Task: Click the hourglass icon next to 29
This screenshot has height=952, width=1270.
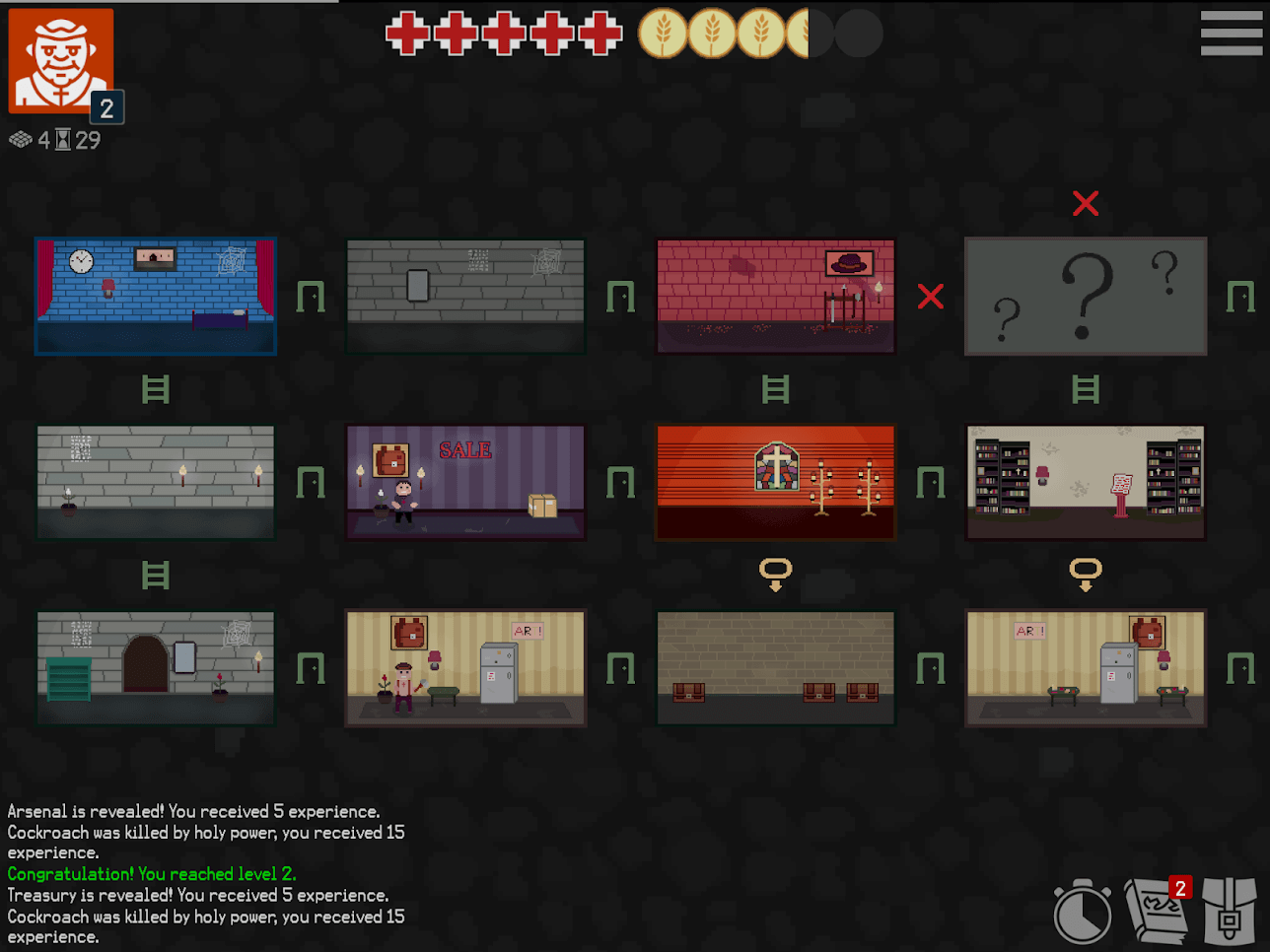Action: [x=65, y=140]
